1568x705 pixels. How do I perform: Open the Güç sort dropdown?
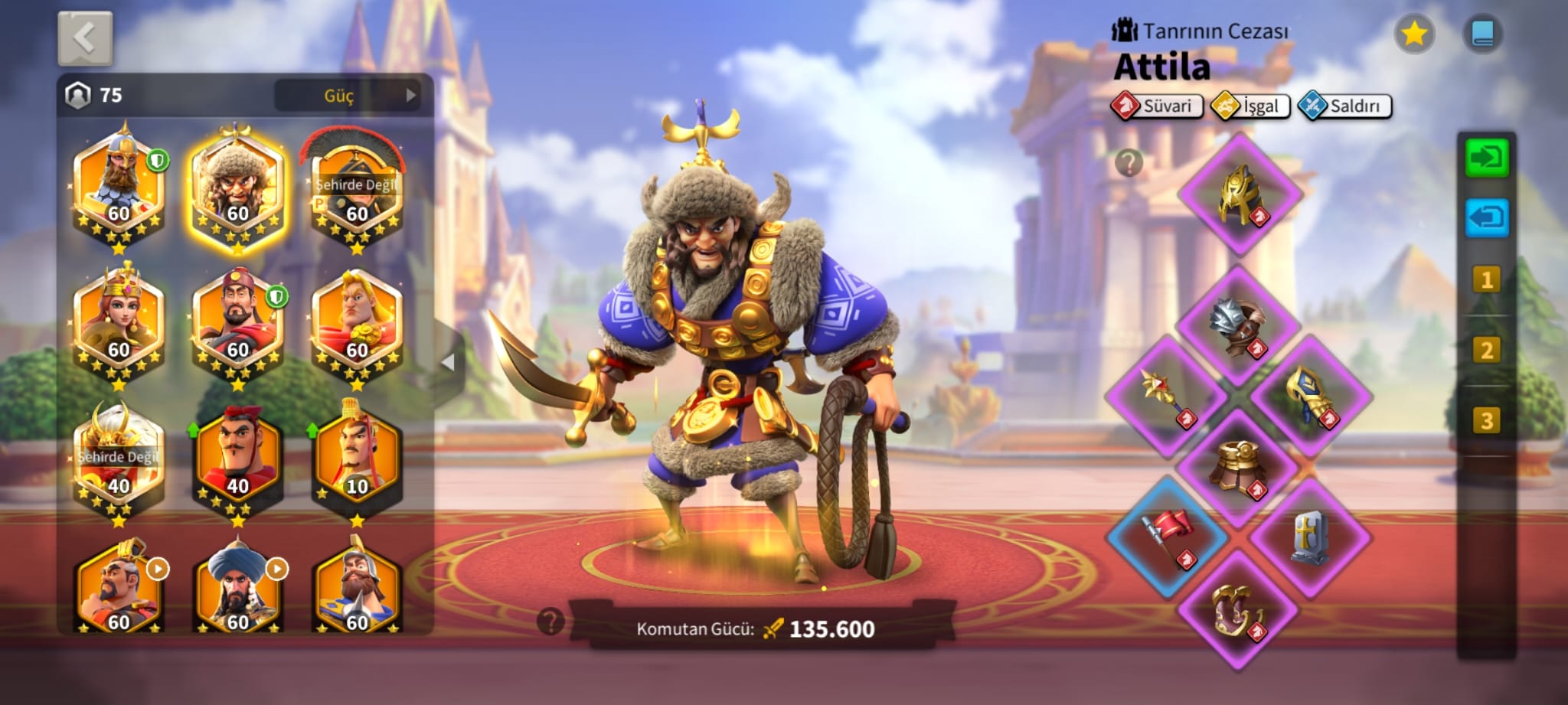[349, 96]
